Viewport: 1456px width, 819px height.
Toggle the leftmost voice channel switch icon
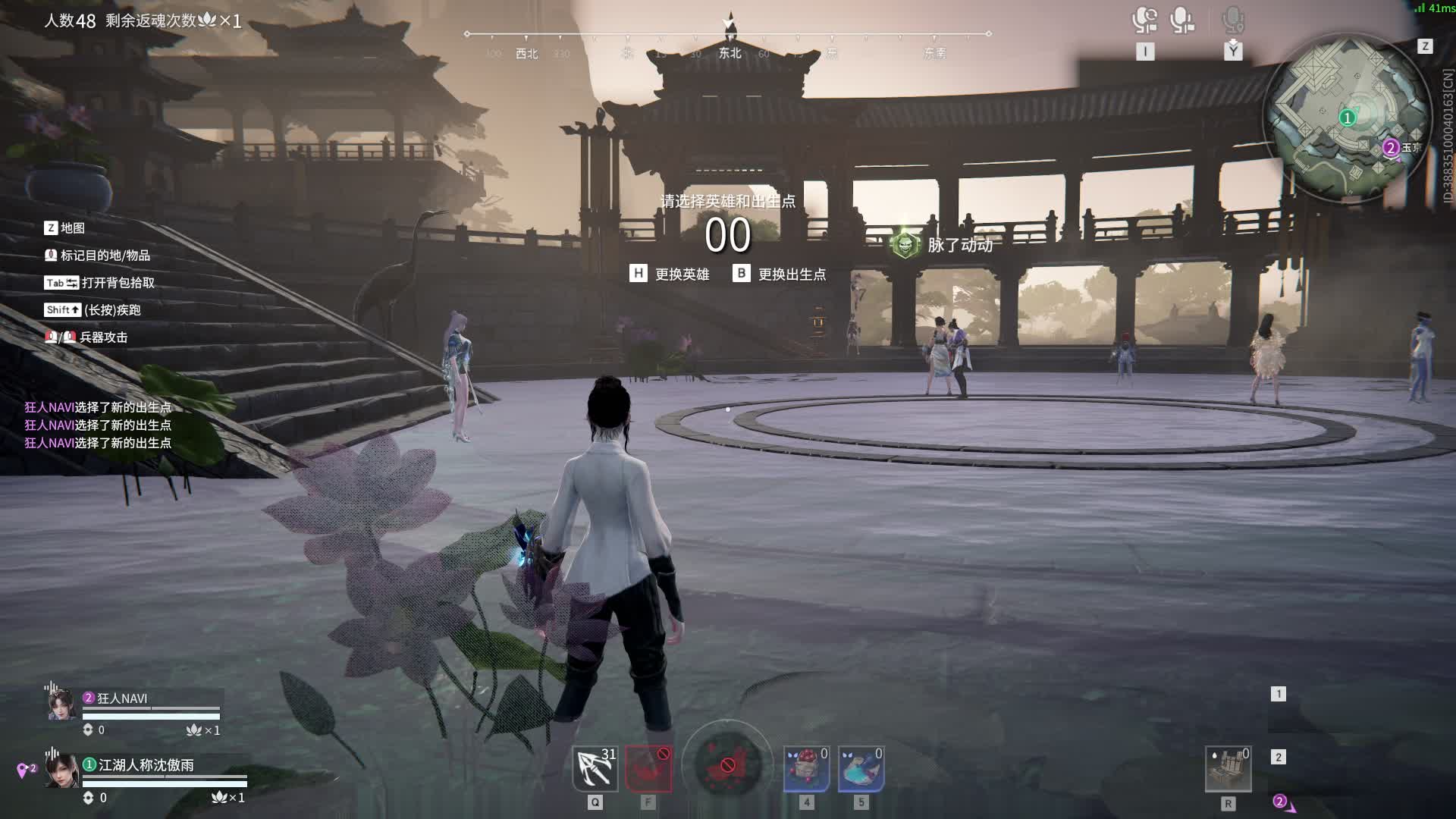pyautogui.click(x=1144, y=20)
